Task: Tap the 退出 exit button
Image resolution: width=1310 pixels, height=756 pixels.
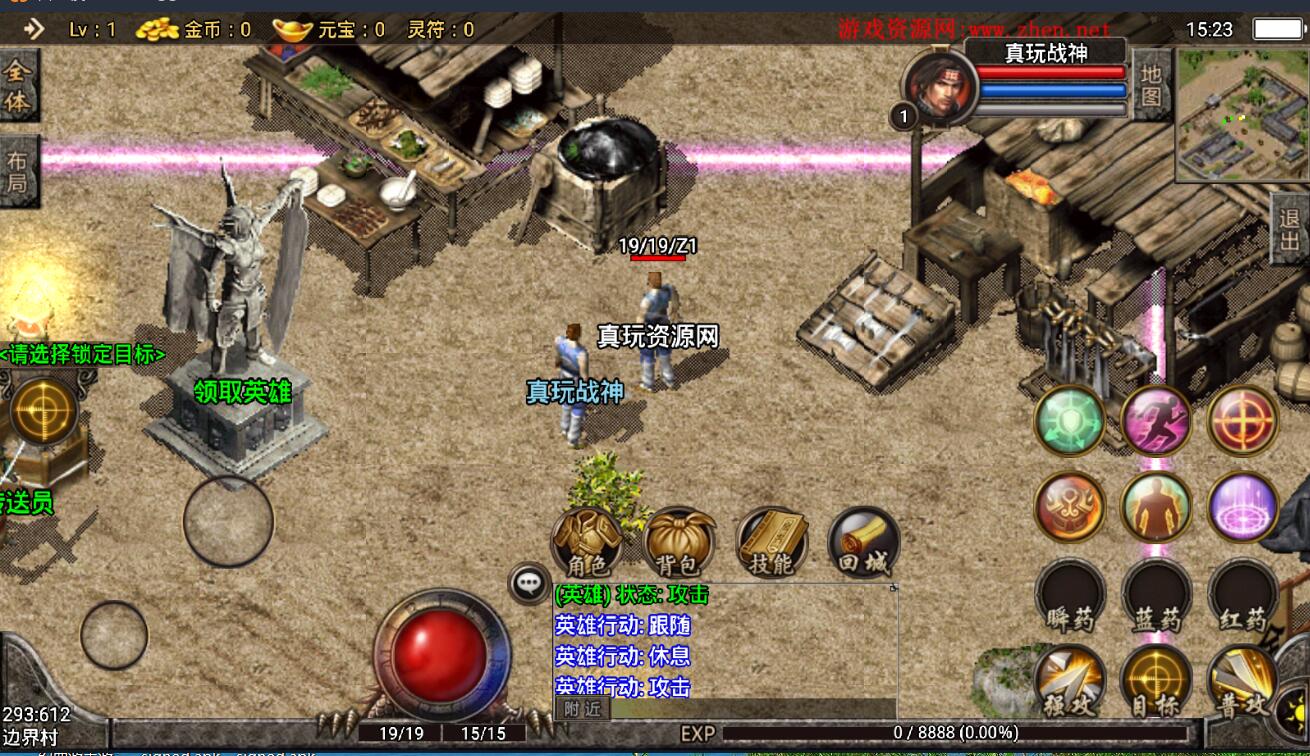Action: click(1290, 229)
